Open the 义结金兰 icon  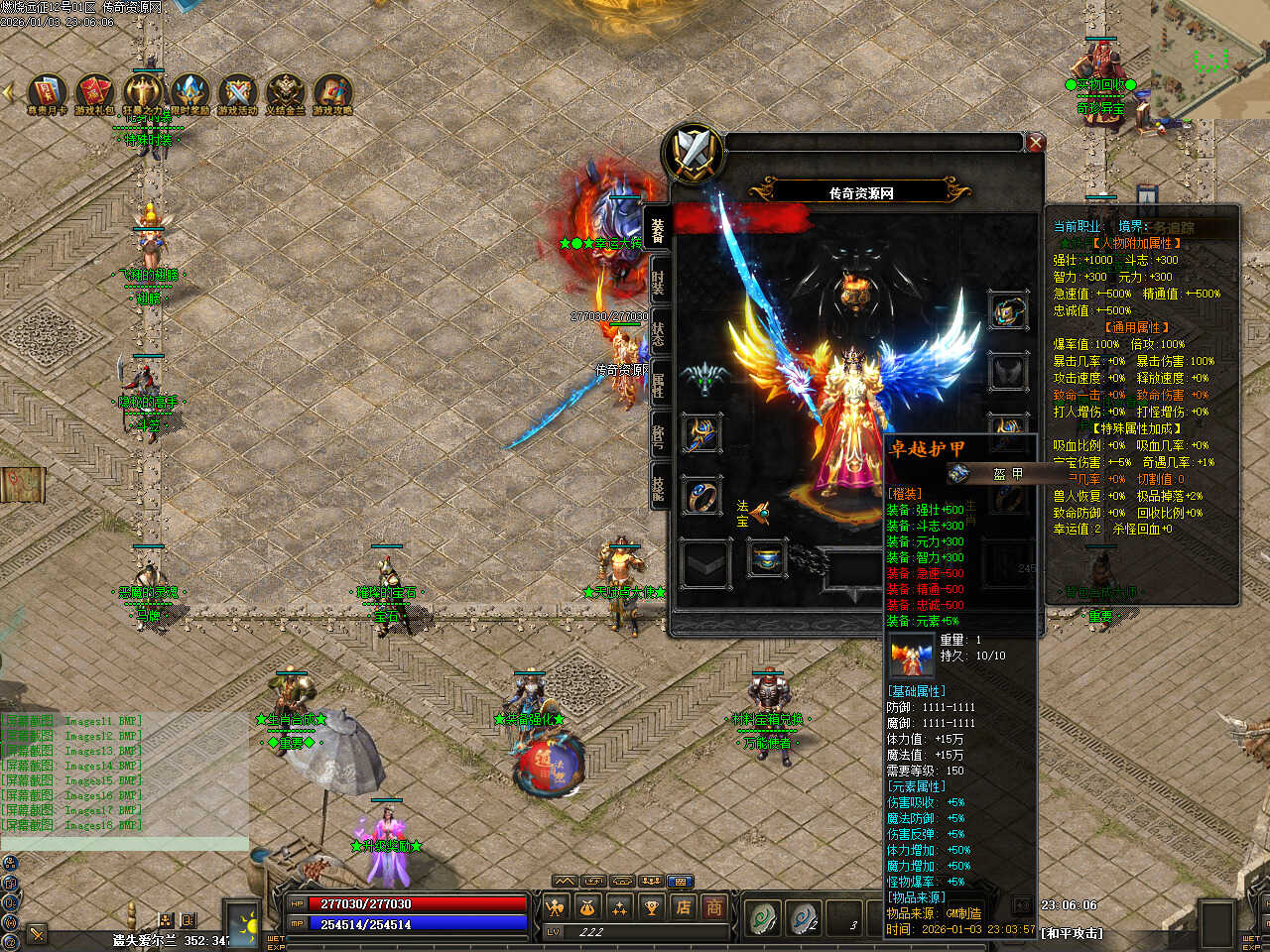click(x=286, y=91)
